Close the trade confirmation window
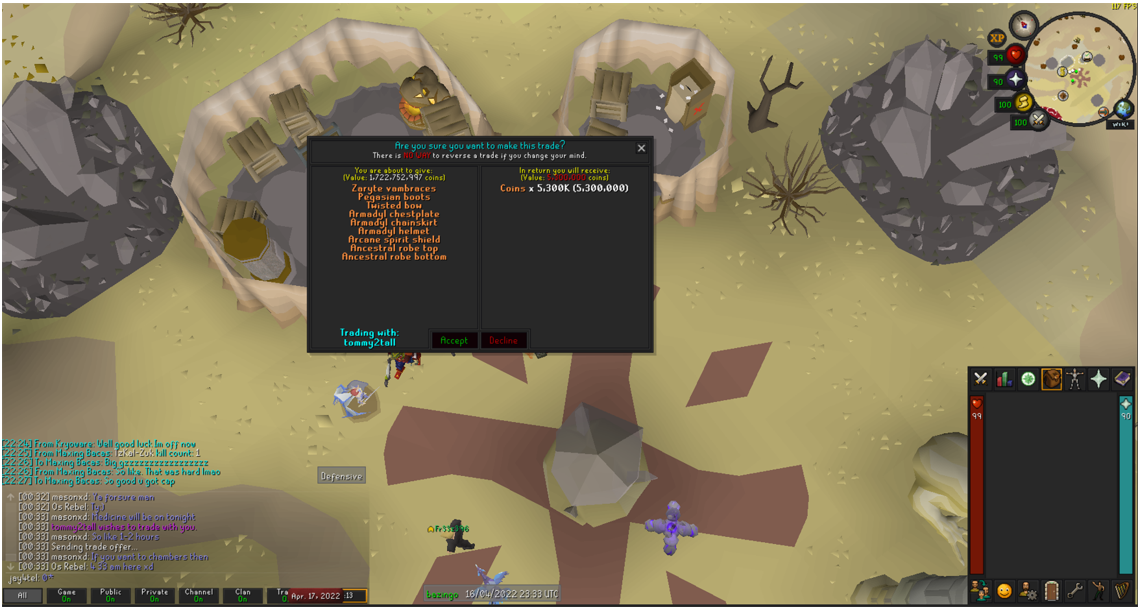Screen dimensions: 1138x607 pyautogui.click(x=641, y=148)
